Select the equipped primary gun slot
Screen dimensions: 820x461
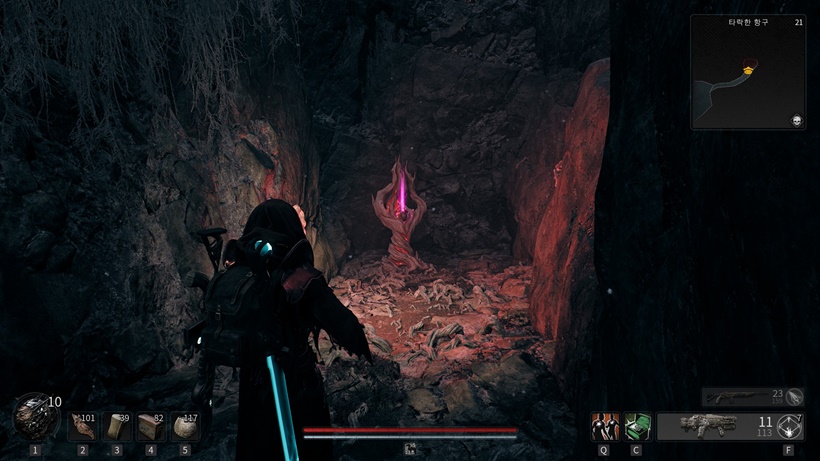pyautogui.click(x=709, y=427)
